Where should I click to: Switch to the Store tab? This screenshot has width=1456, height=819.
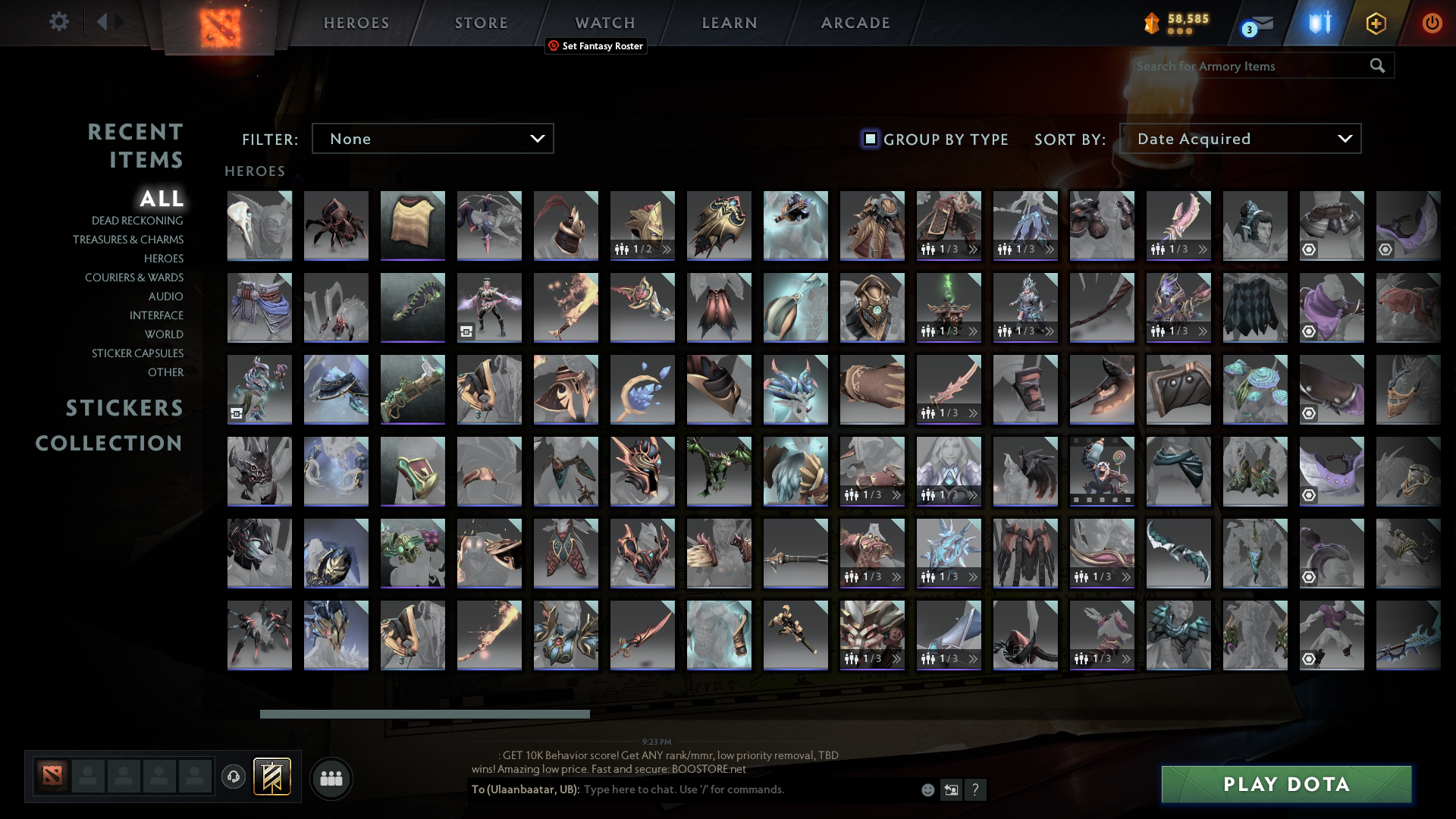click(x=481, y=23)
